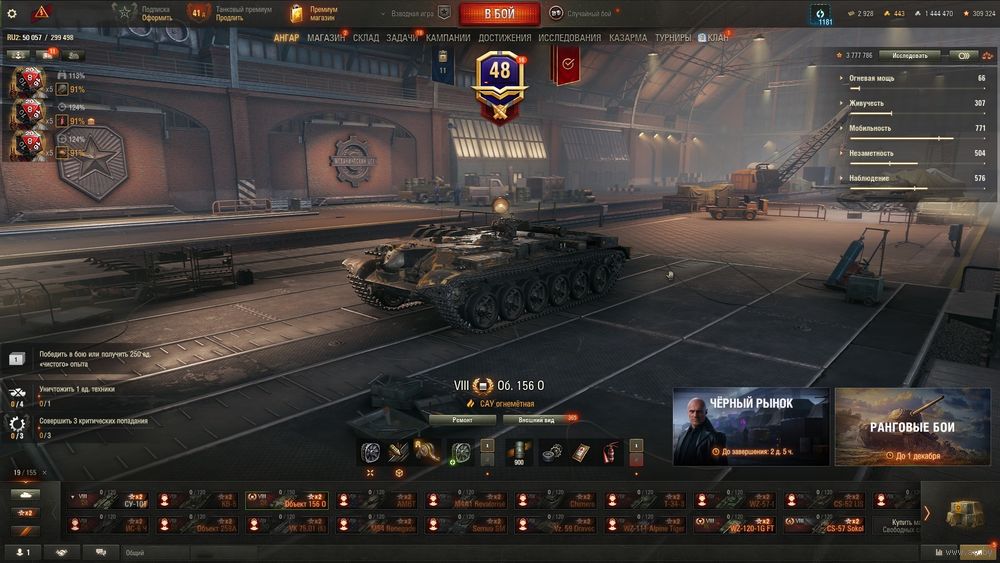Start battle with the В БОЙ button
Screen dimensions: 1000x563
499,14
